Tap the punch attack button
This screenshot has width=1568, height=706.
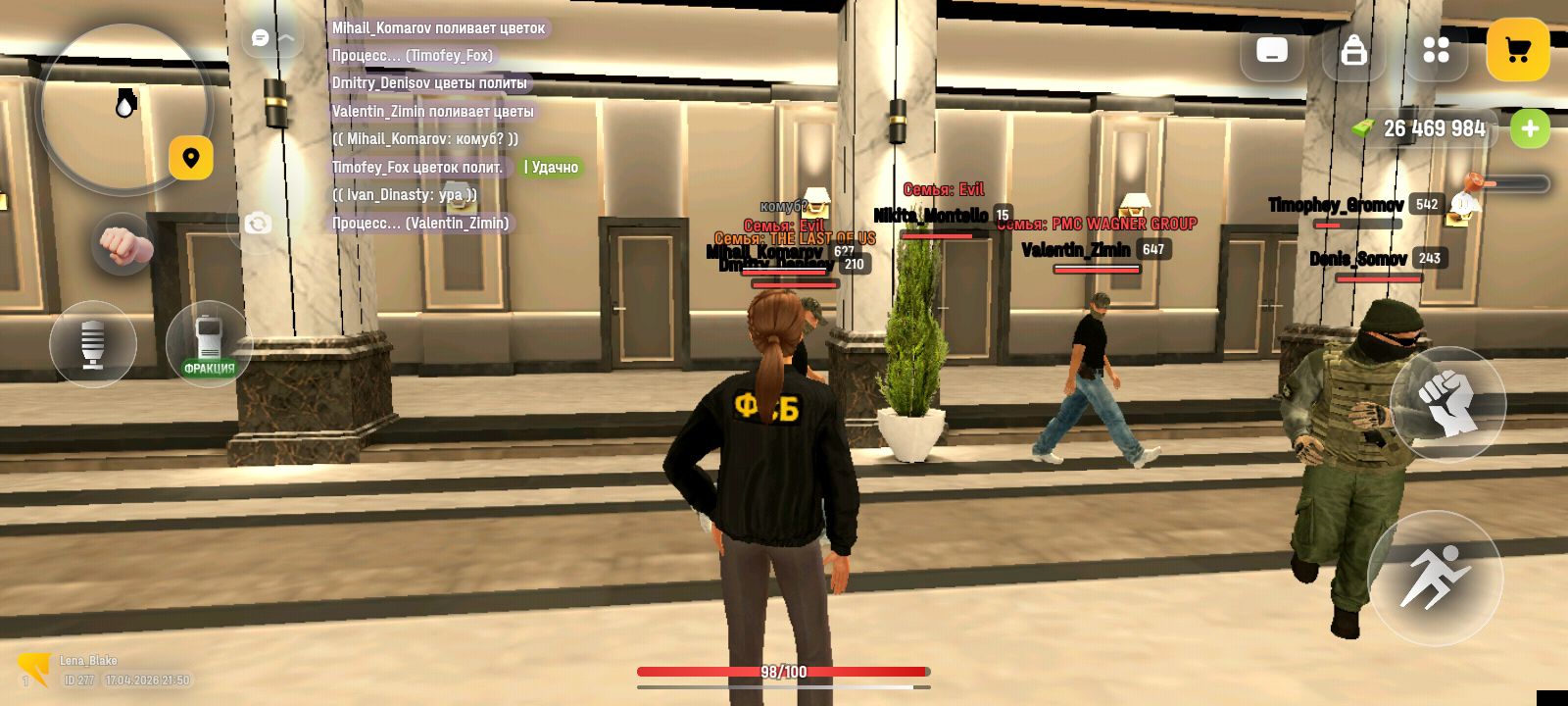1447,404
